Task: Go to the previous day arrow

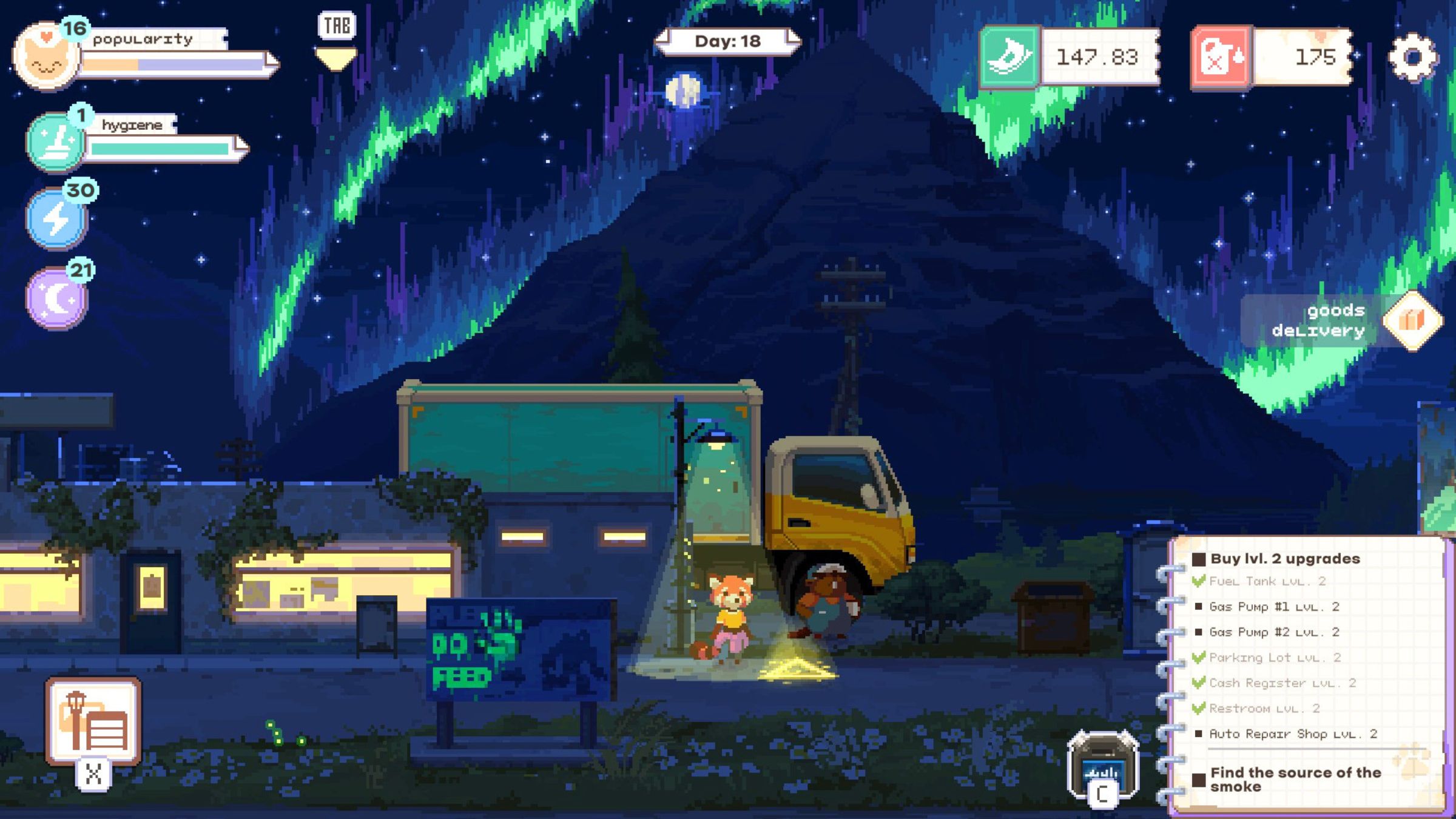Action: 664,41
